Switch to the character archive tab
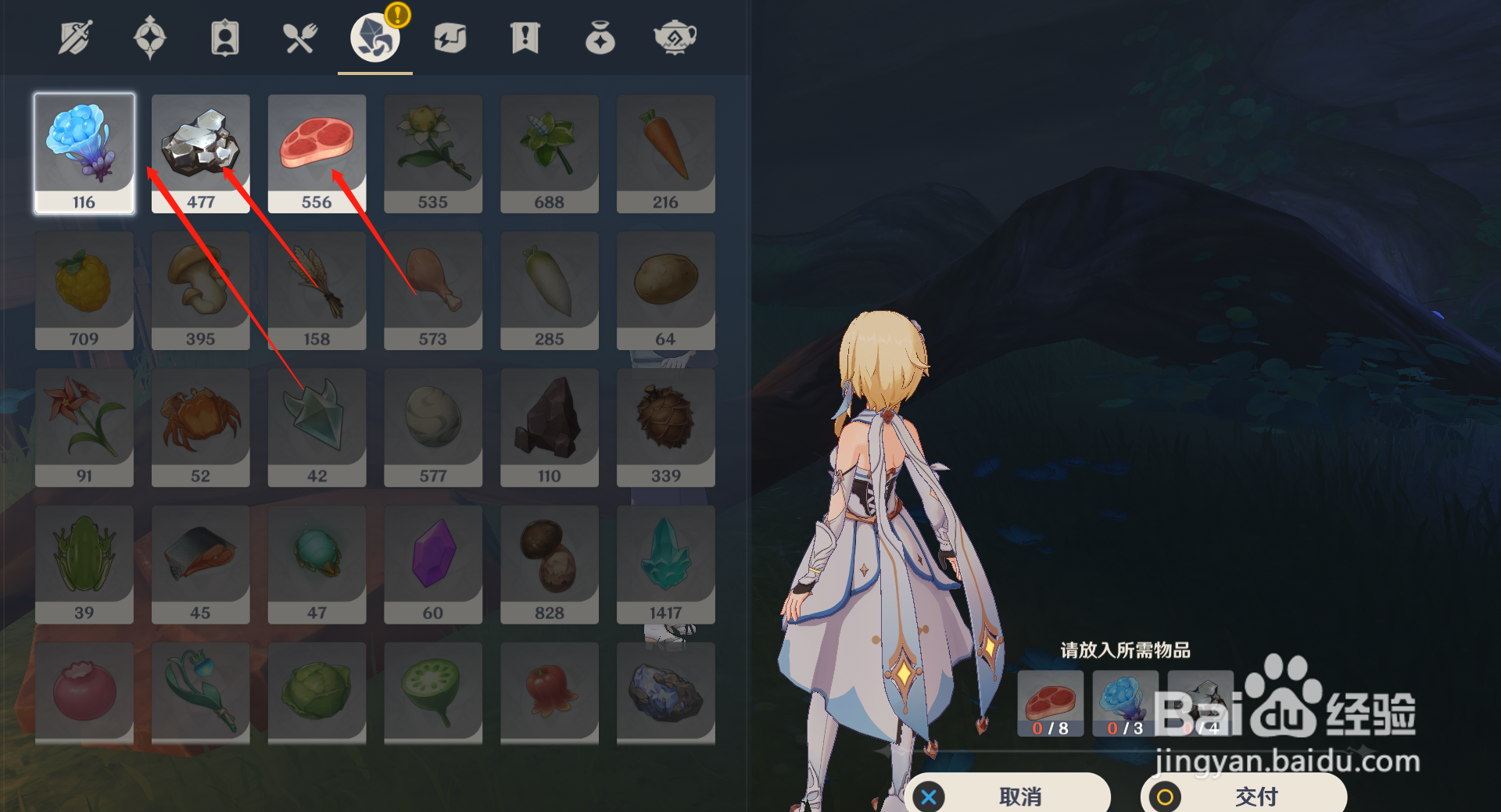This screenshot has width=1501, height=812. pos(224,35)
